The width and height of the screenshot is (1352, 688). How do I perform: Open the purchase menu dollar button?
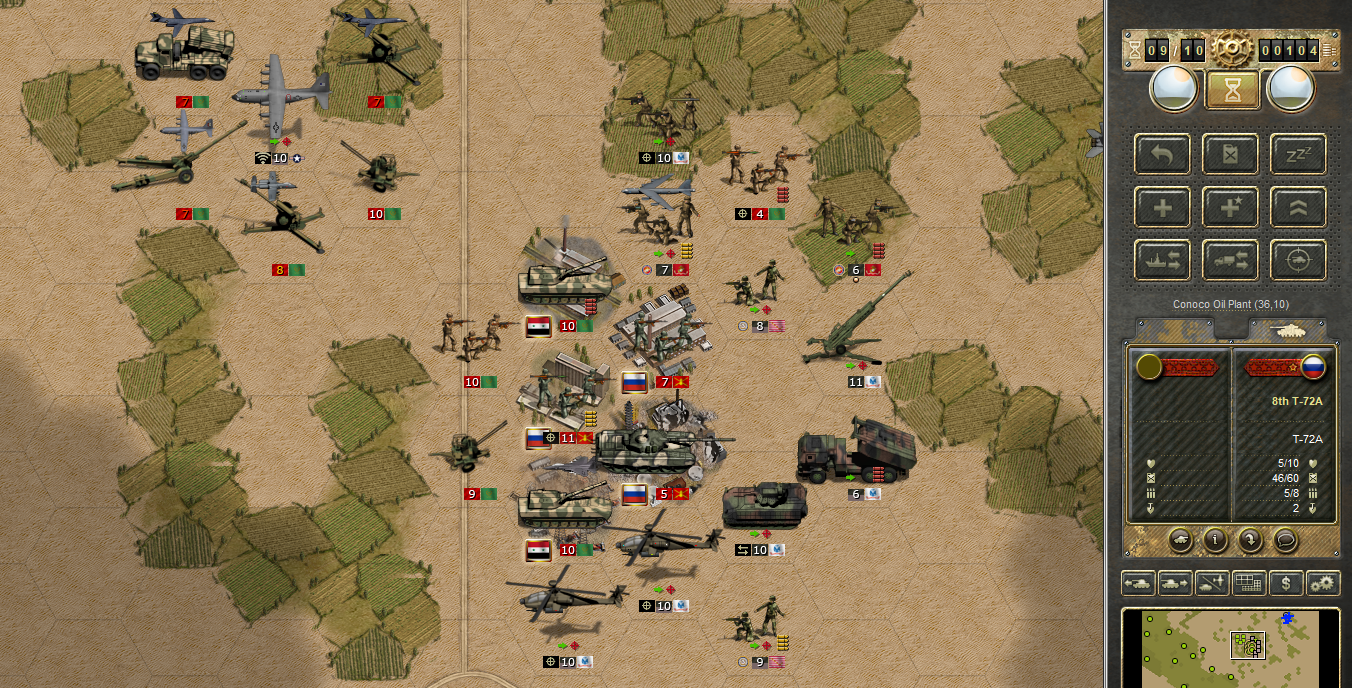tap(1287, 583)
